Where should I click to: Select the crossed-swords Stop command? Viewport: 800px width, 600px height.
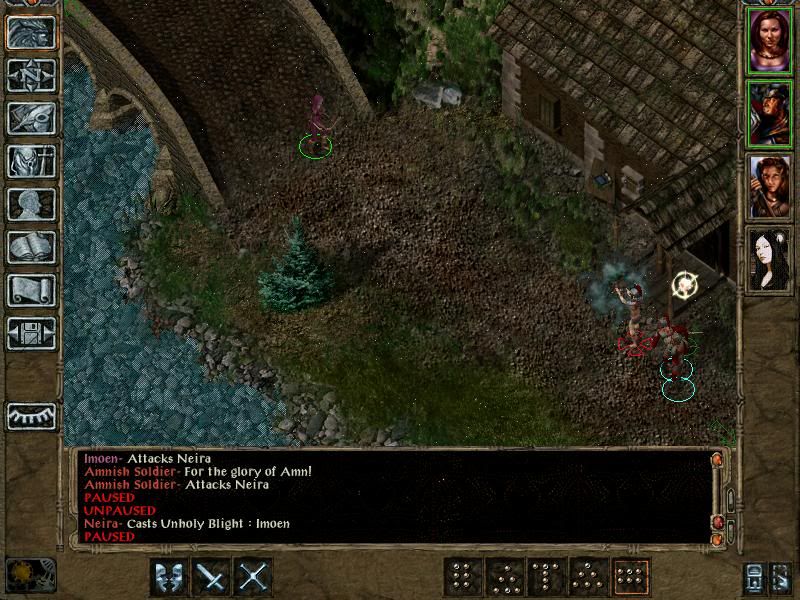[255, 576]
